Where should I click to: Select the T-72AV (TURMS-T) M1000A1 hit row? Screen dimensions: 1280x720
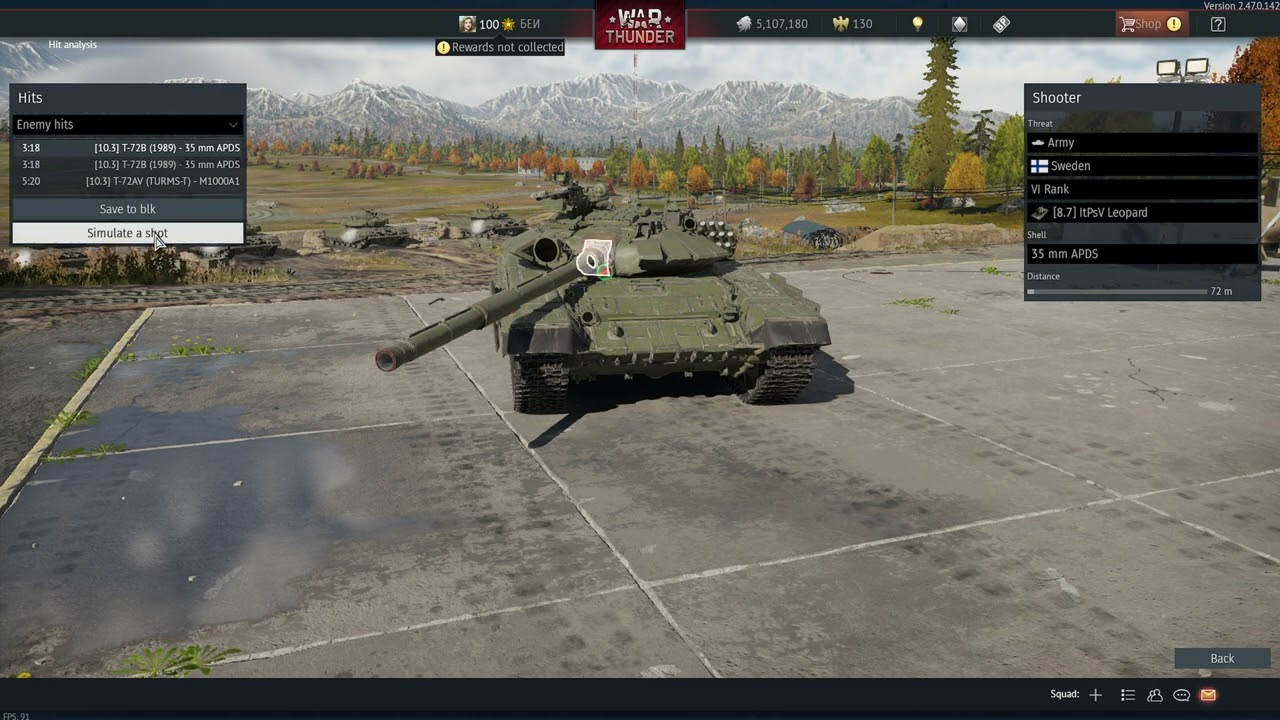130,181
